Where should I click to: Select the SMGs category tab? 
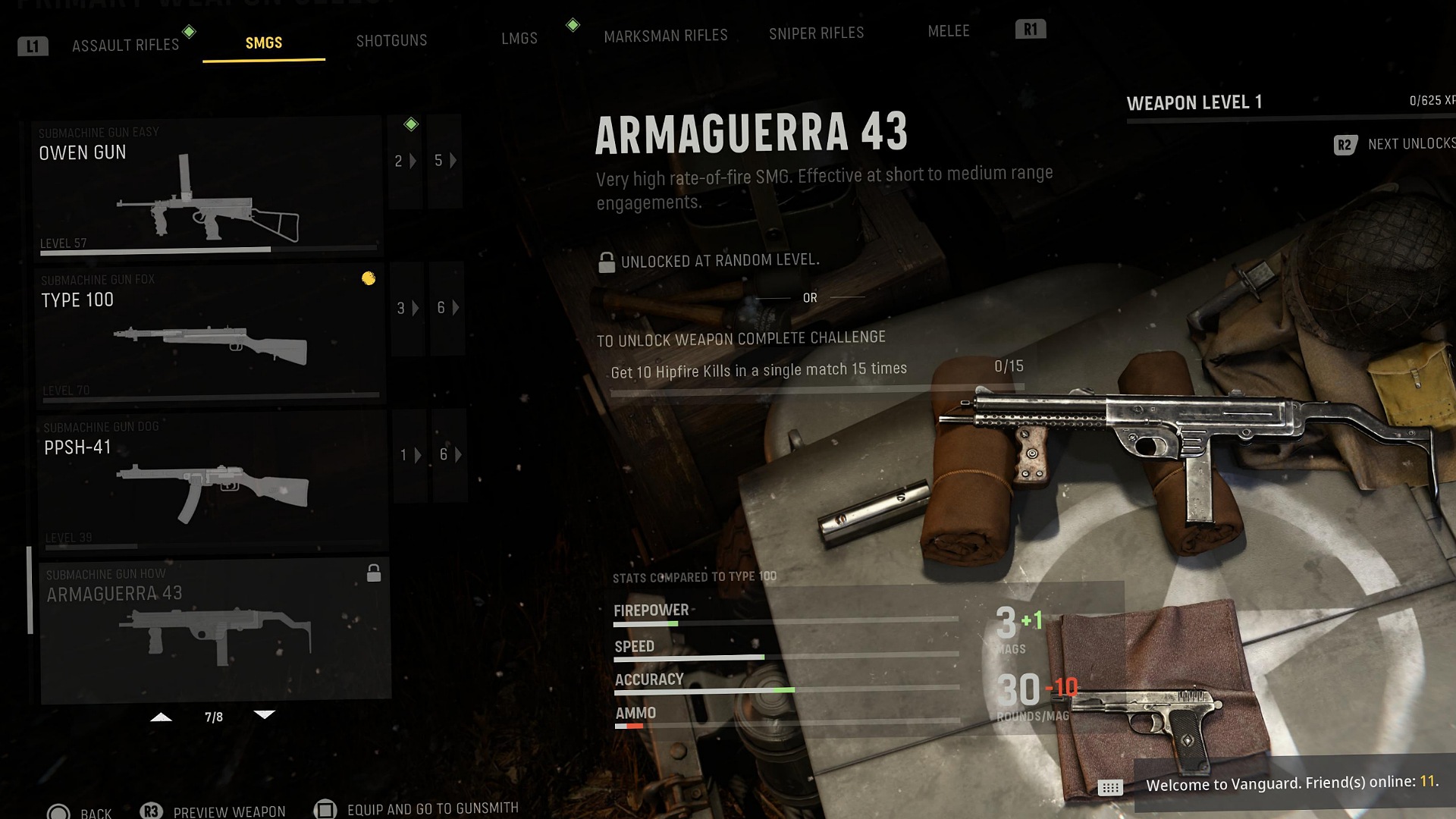click(x=264, y=43)
